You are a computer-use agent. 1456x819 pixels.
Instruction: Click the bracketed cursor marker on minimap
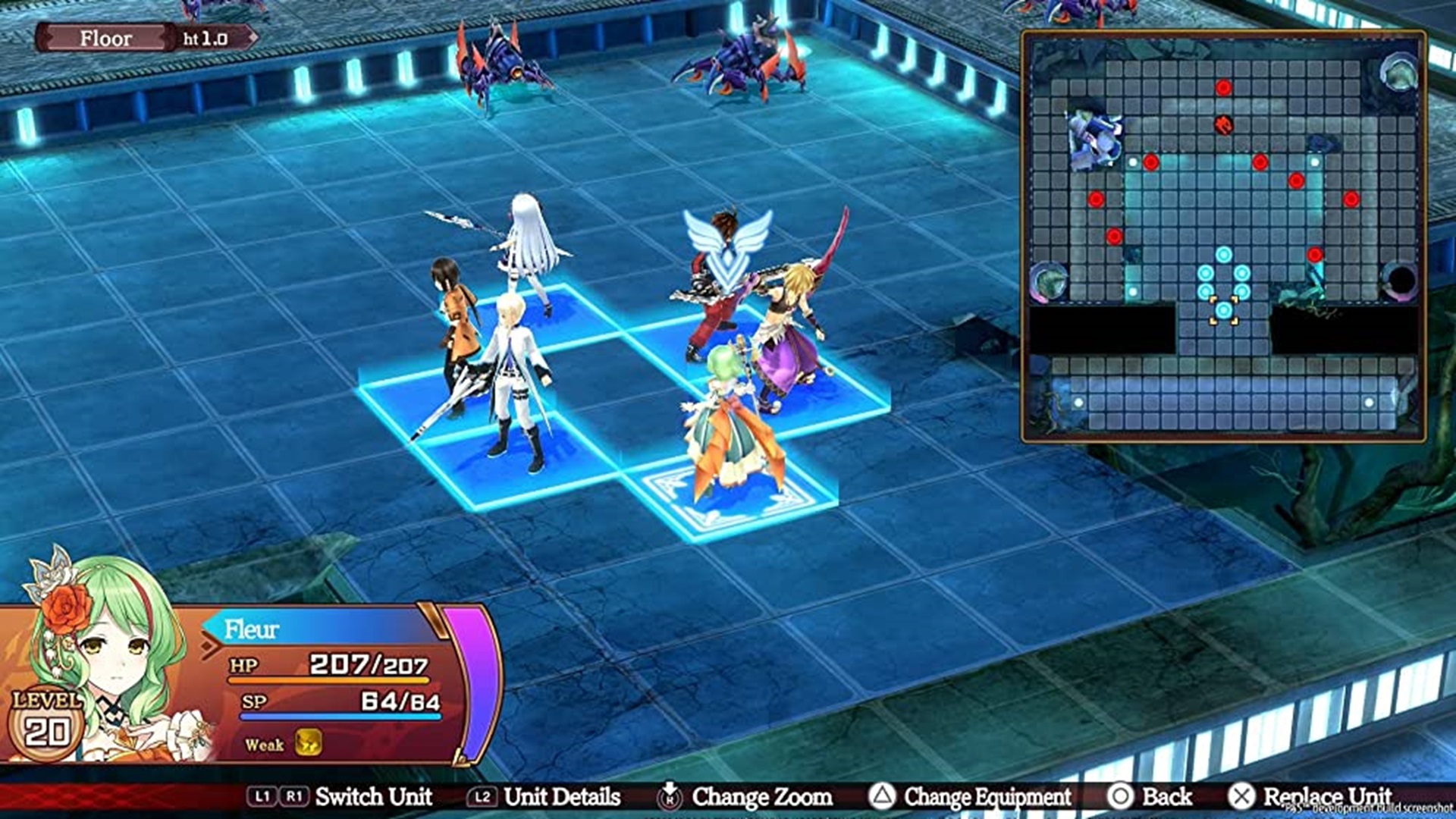(1223, 310)
